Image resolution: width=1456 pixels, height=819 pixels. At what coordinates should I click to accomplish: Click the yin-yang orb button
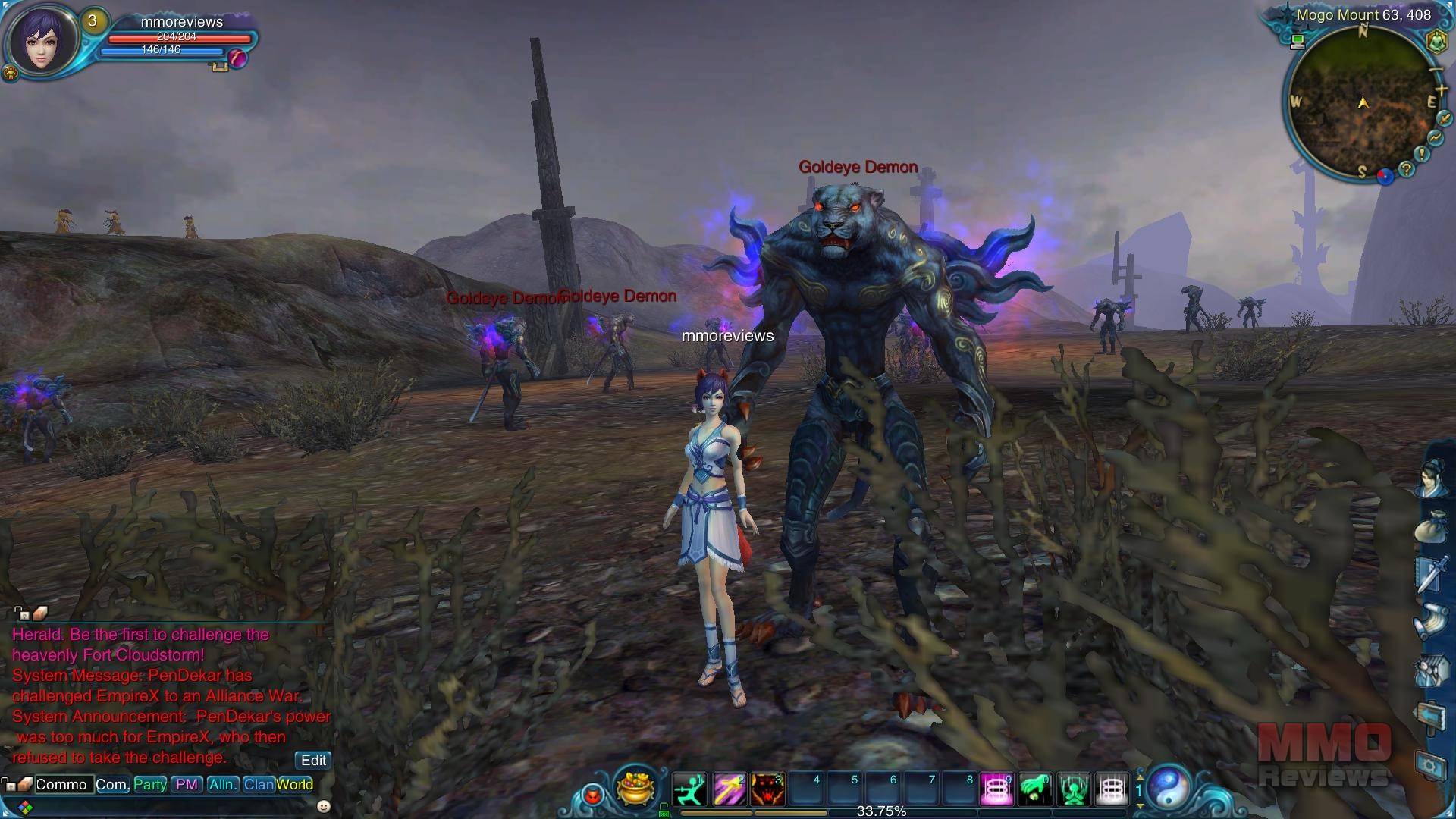click(1169, 787)
